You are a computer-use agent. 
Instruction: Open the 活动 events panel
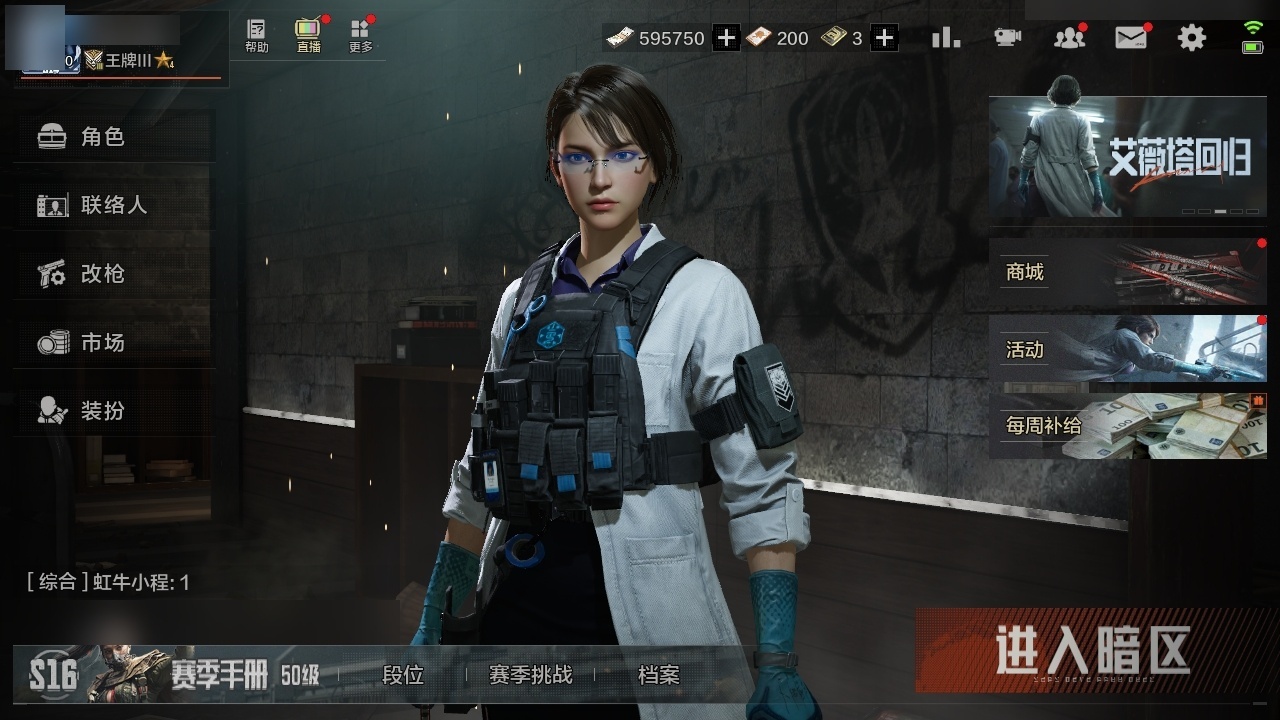pos(1127,349)
